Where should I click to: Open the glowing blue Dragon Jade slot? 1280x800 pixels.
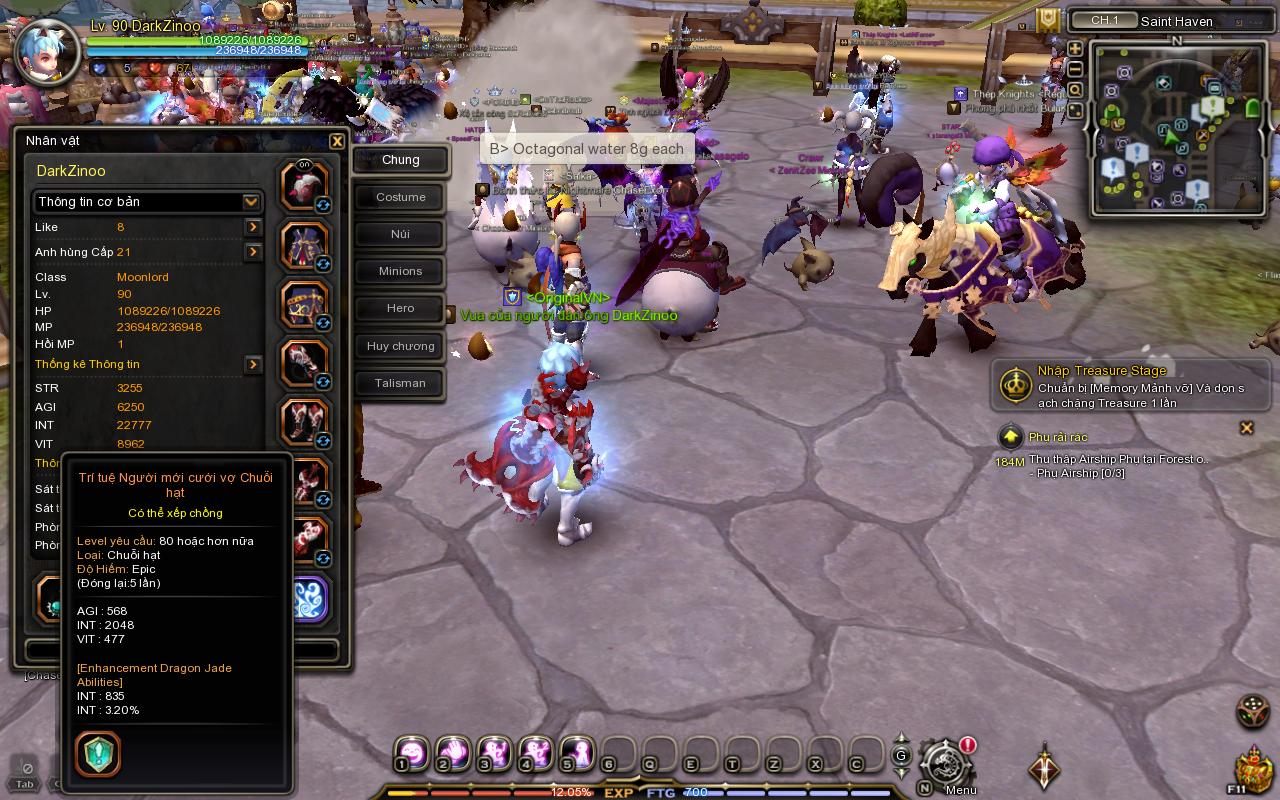[x=307, y=598]
